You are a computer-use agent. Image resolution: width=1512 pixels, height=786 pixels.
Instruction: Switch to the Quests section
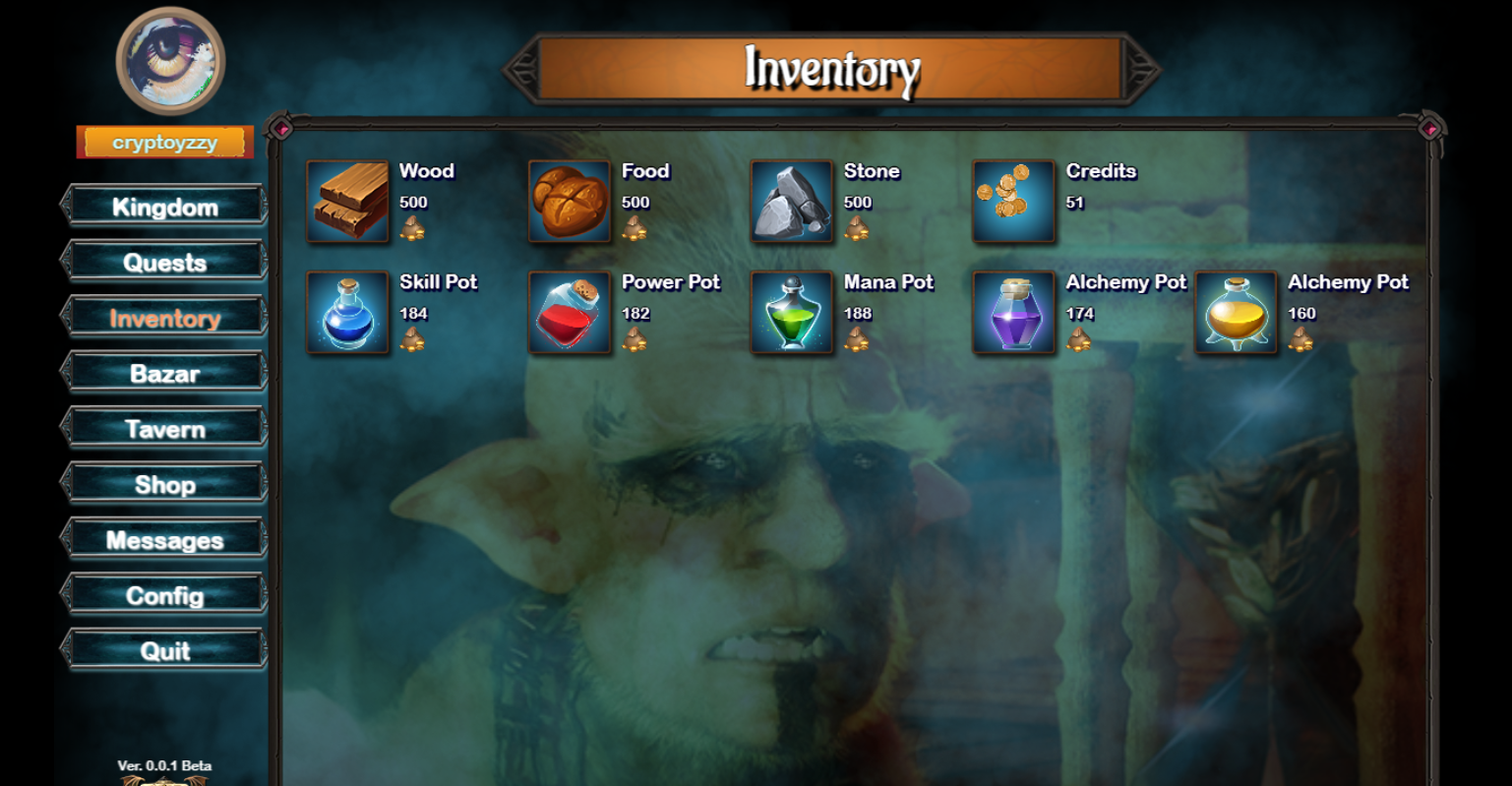pos(165,262)
